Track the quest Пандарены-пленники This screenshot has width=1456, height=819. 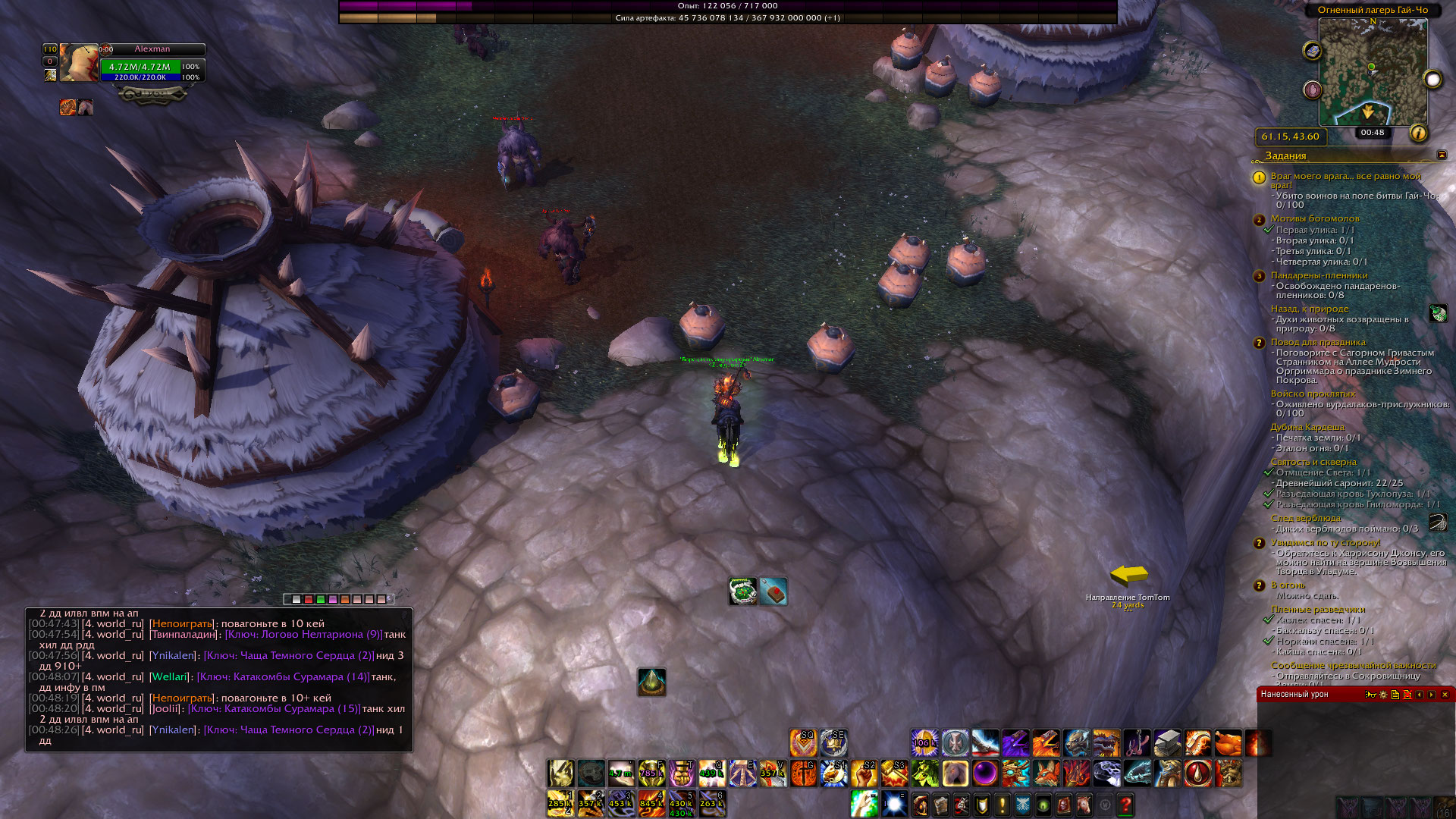tap(1319, 275)
